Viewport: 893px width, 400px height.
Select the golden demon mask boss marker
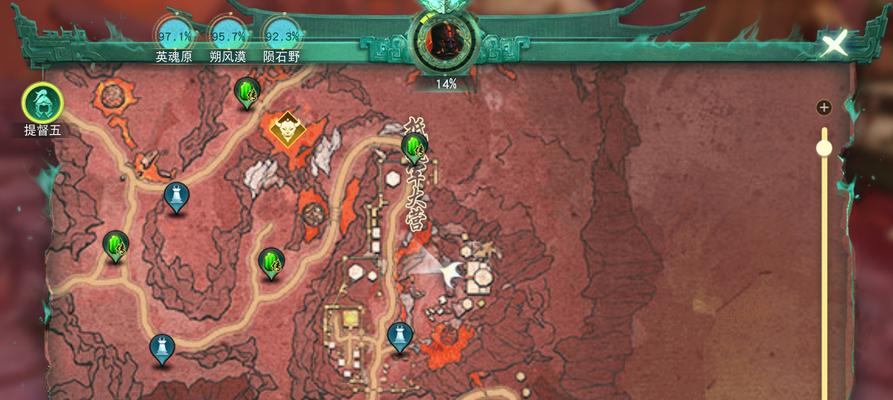(x=288, y=128)
